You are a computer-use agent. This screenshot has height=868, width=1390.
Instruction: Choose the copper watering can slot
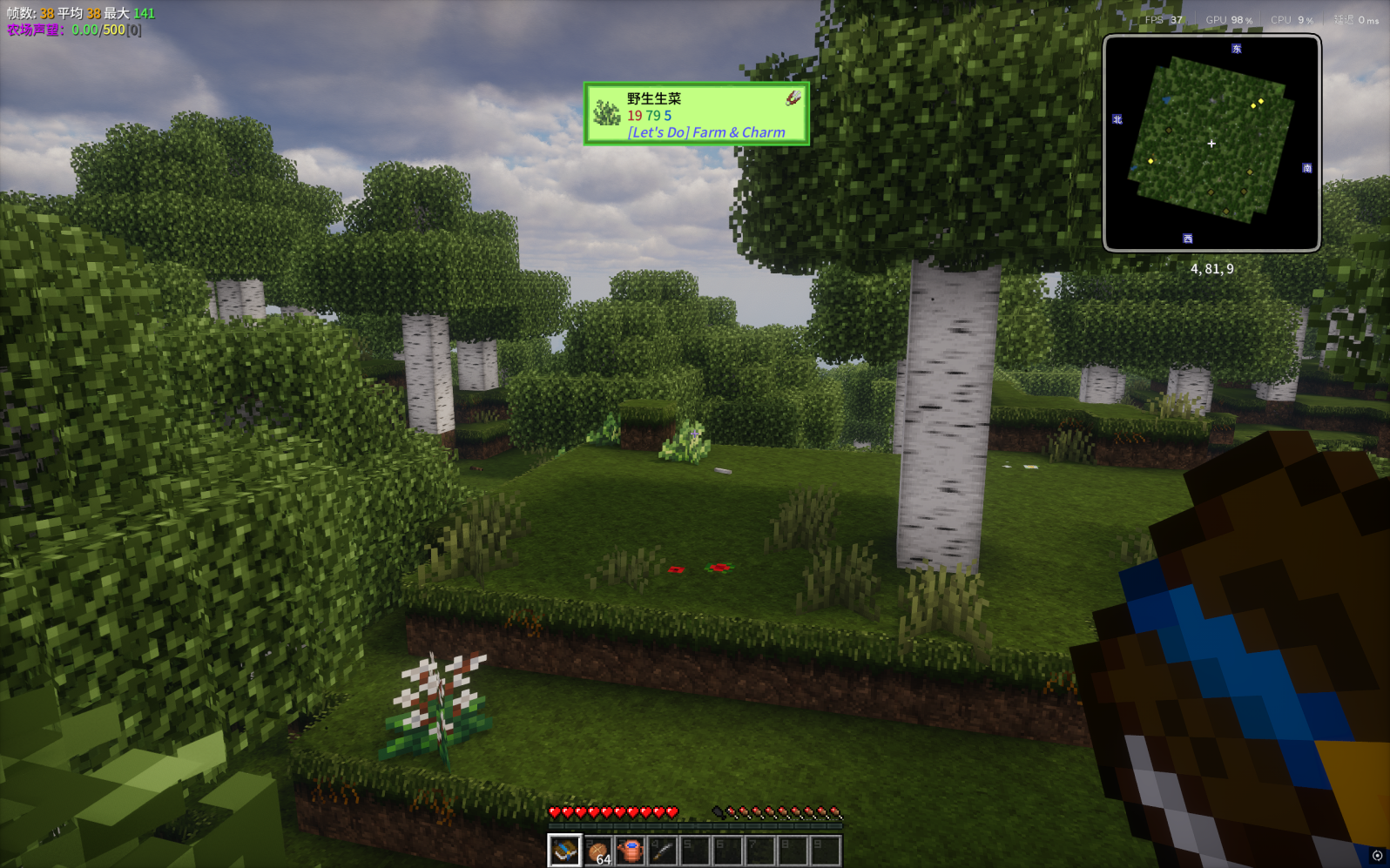pos(630,851)
